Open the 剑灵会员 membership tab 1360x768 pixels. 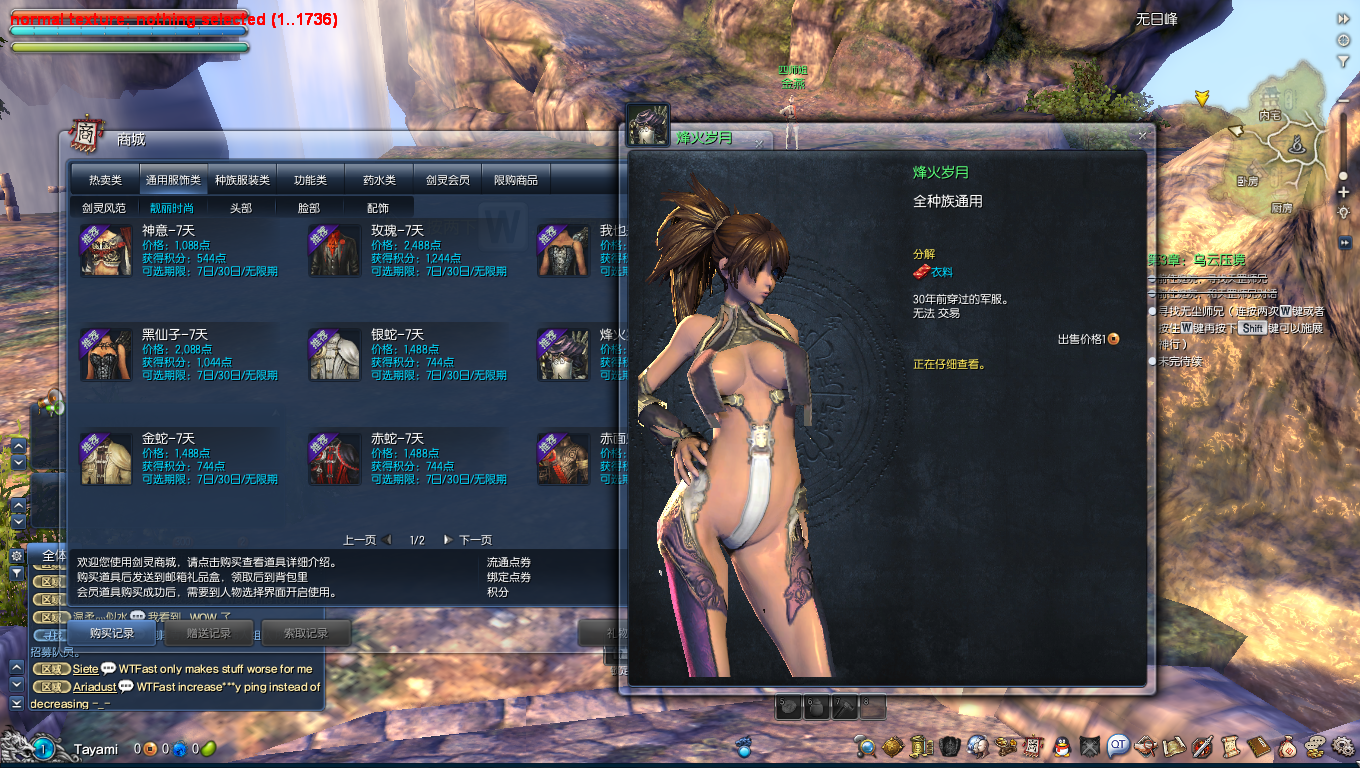click(447, 180)
